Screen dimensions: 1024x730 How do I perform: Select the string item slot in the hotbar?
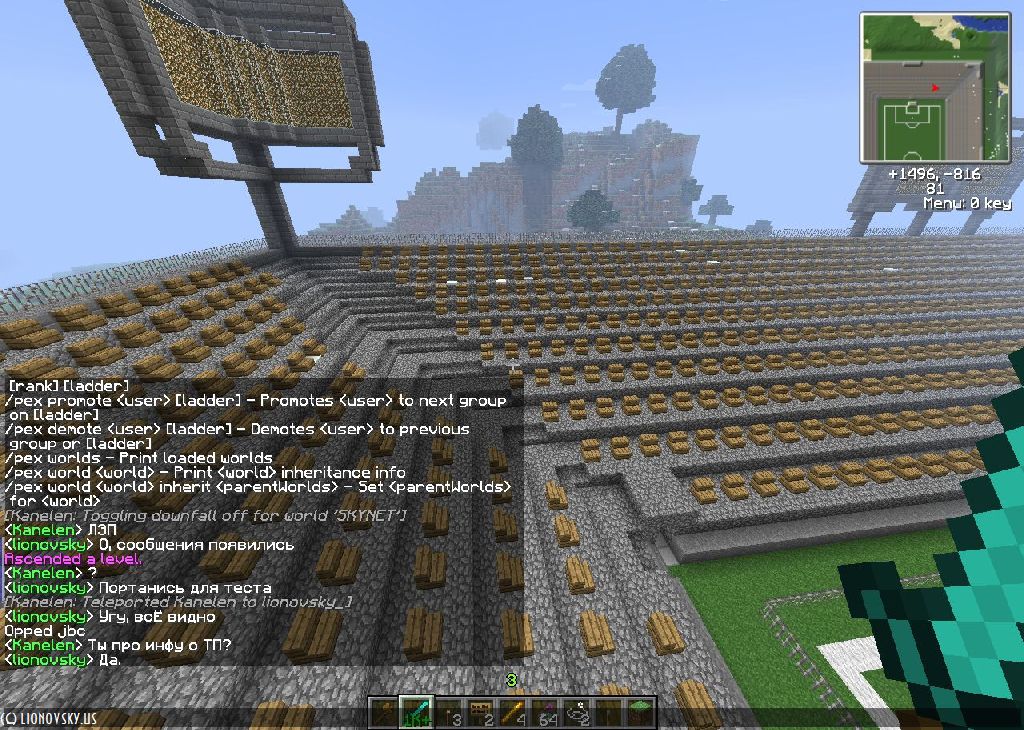(x=577, y=712)
